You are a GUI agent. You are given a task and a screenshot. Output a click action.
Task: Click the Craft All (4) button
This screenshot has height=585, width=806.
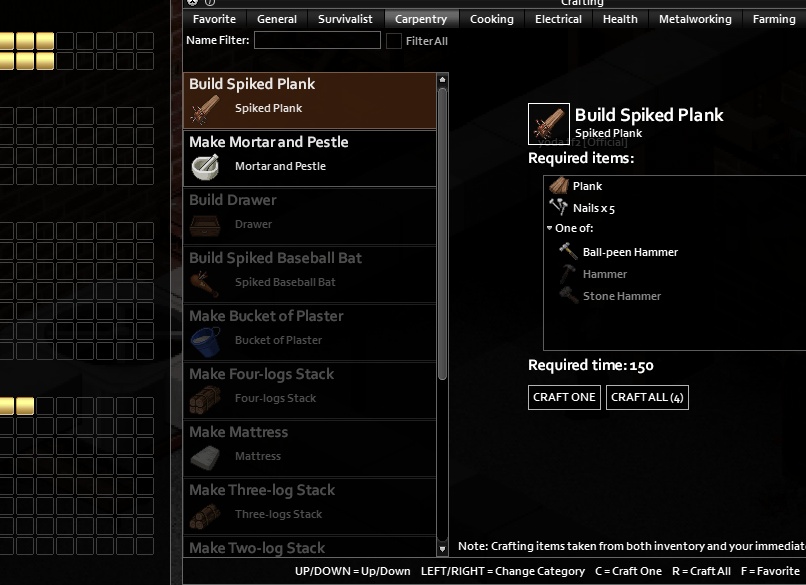(x=647, y=397)
